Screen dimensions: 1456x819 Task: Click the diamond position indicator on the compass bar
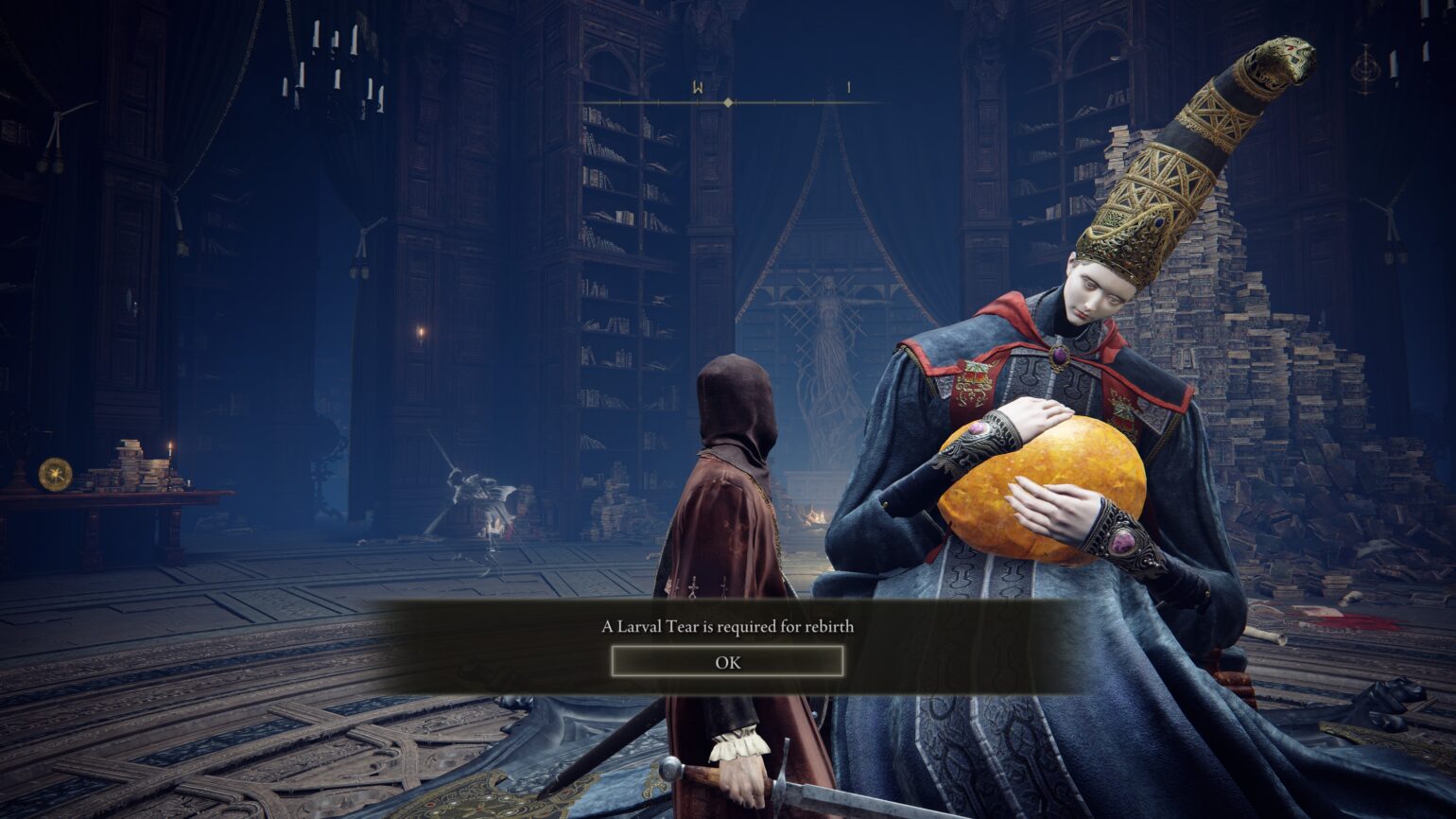(x=728, y=101)
